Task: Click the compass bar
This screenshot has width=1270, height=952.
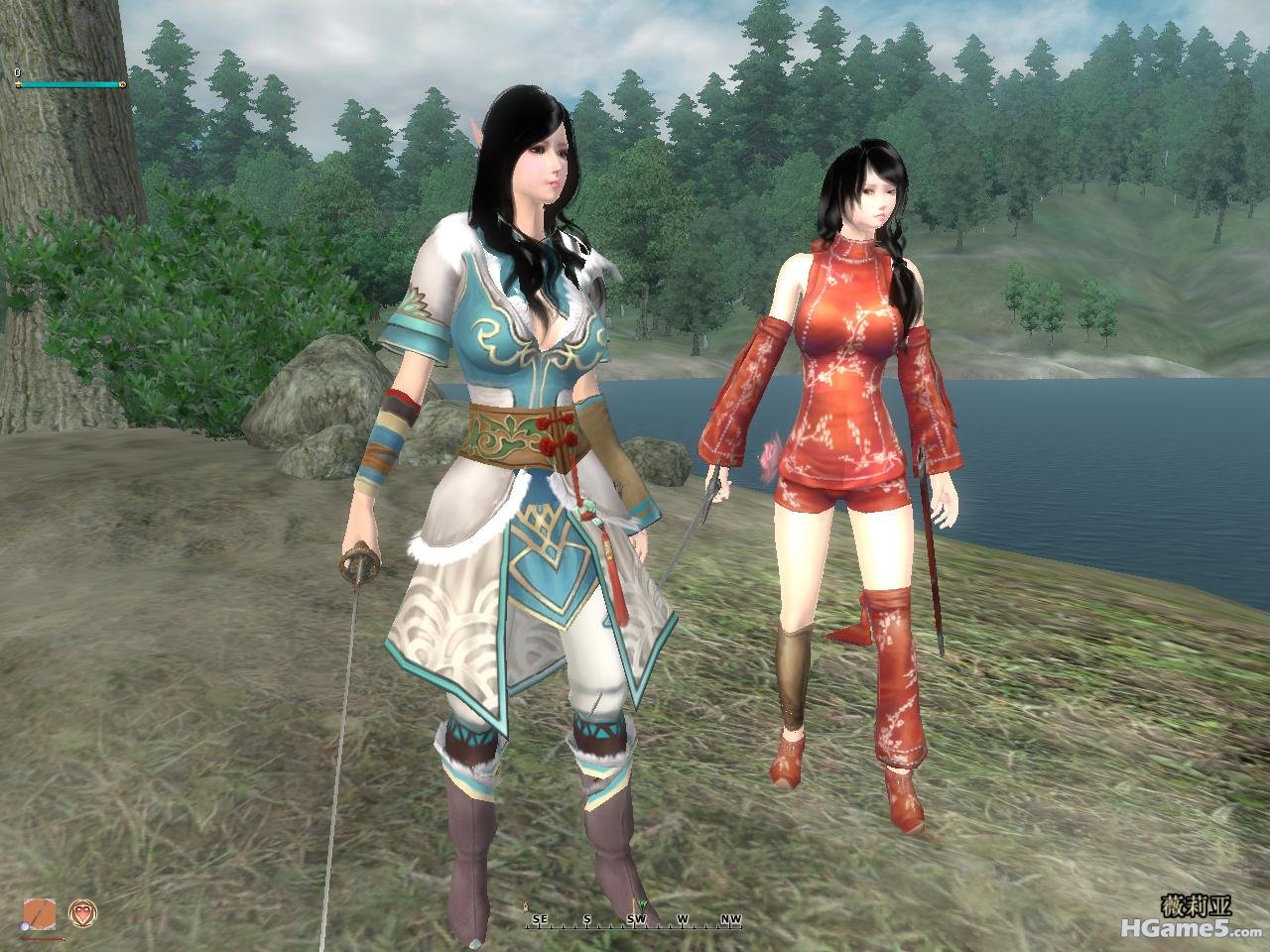Action: pos(635,920)
